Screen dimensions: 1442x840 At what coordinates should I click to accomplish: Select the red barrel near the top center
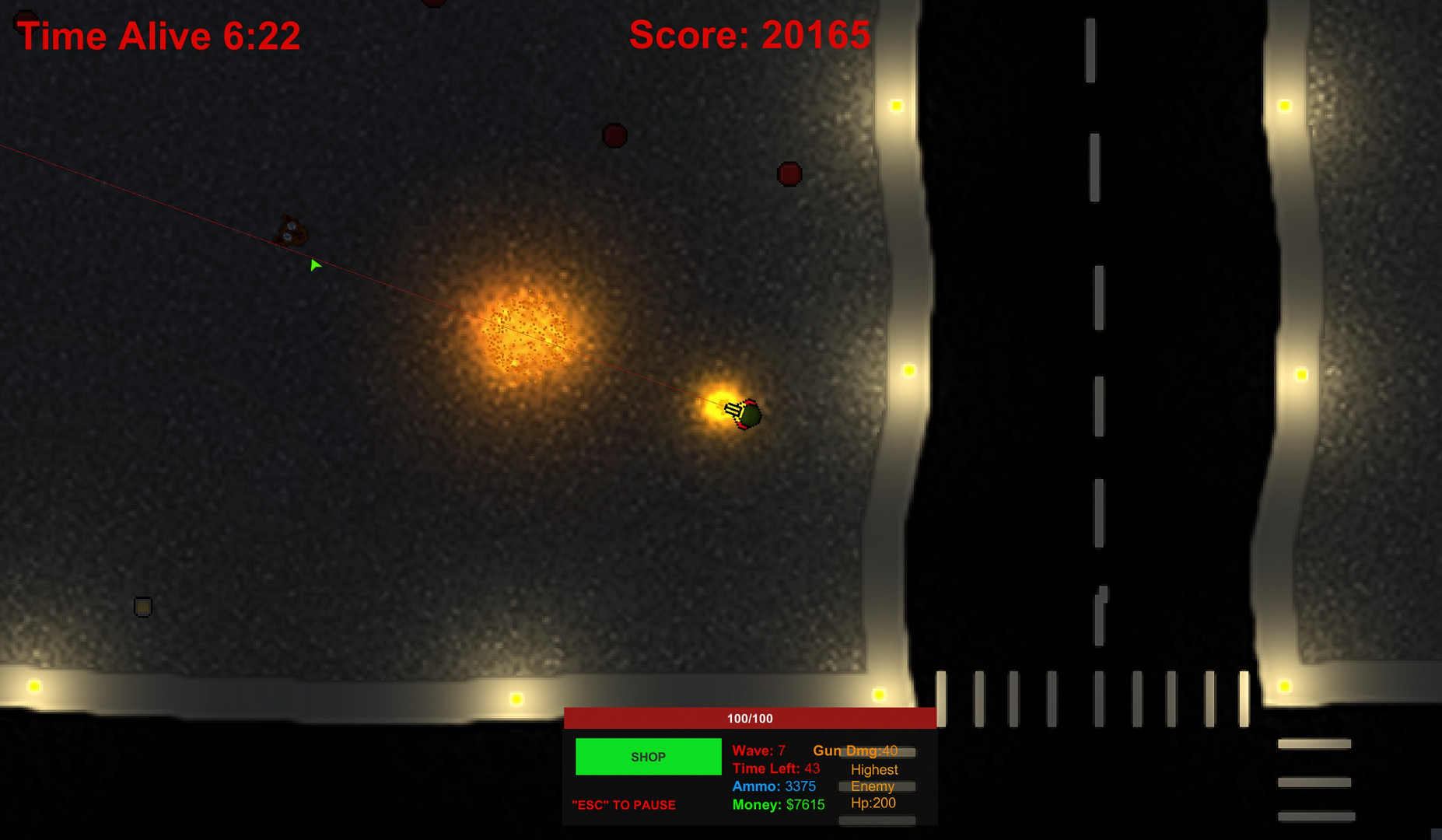point(790,173)
